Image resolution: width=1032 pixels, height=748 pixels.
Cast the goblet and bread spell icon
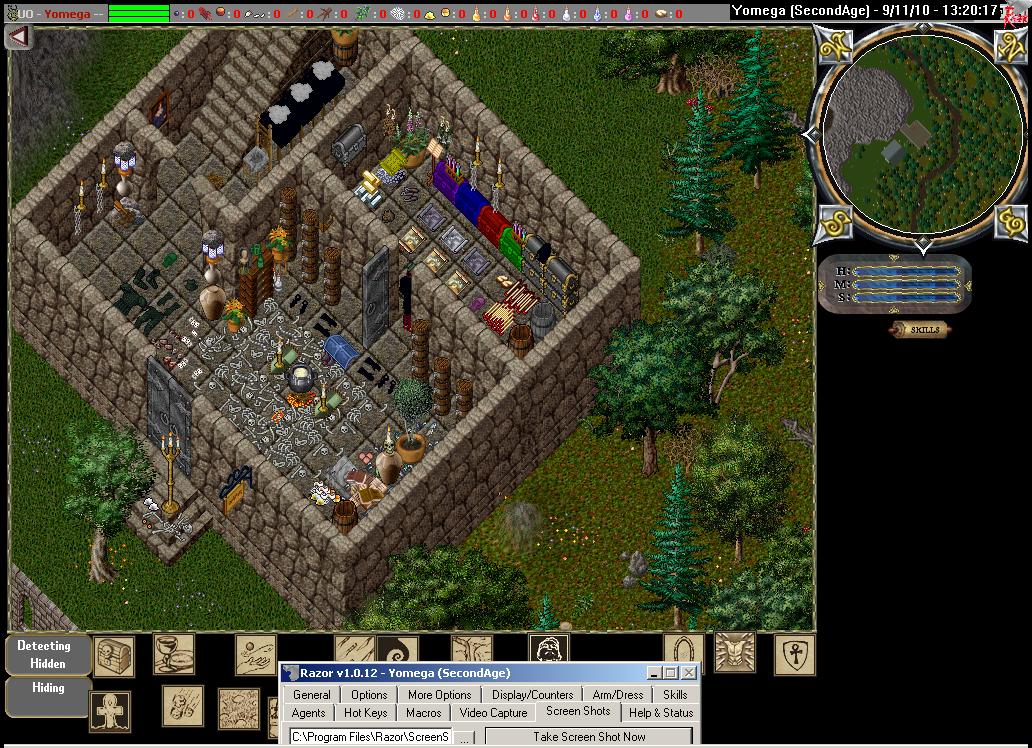click(173, 654)
